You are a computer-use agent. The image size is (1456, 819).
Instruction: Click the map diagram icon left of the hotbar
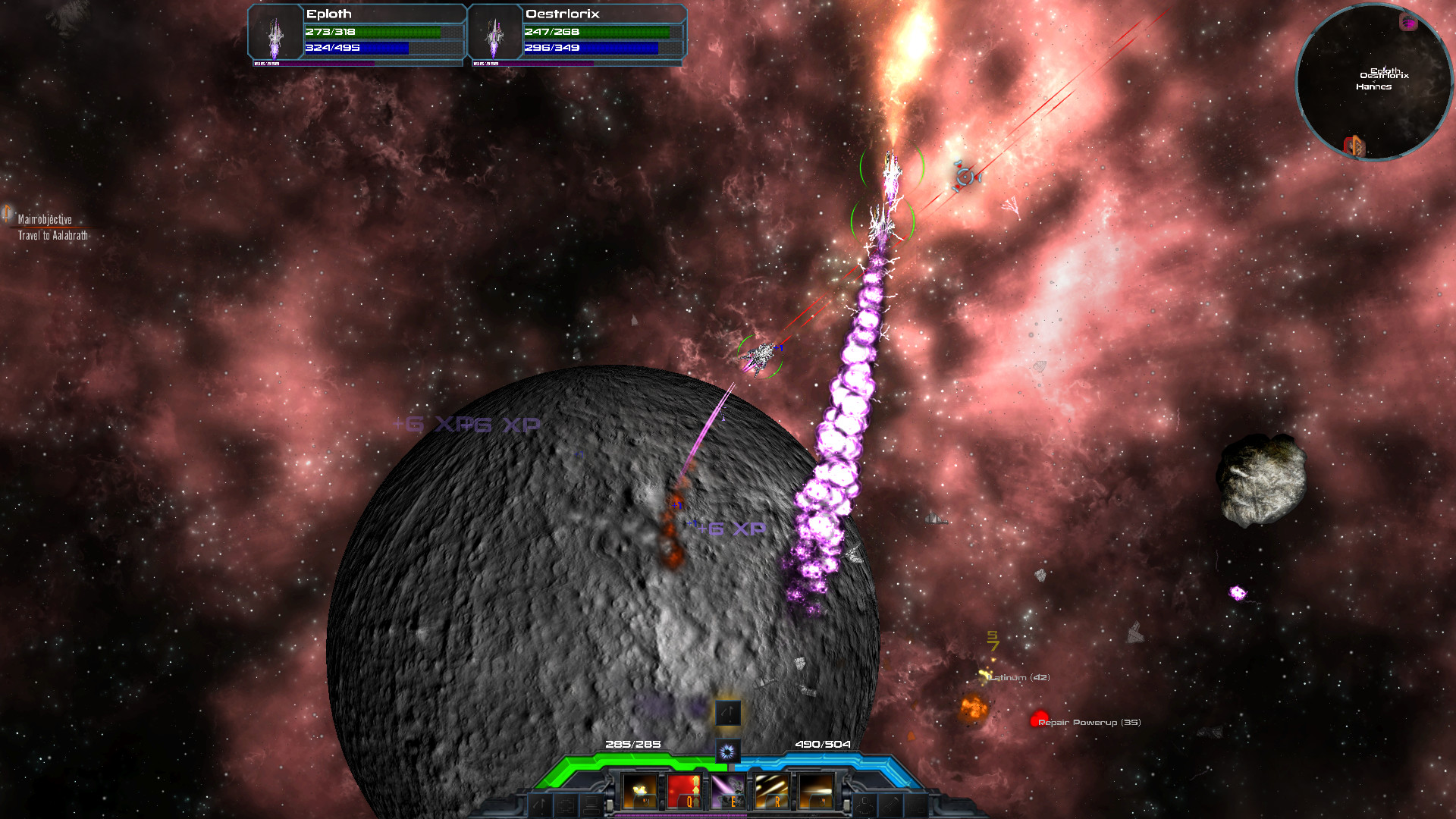pyautogui.click(x=568, y=806)
